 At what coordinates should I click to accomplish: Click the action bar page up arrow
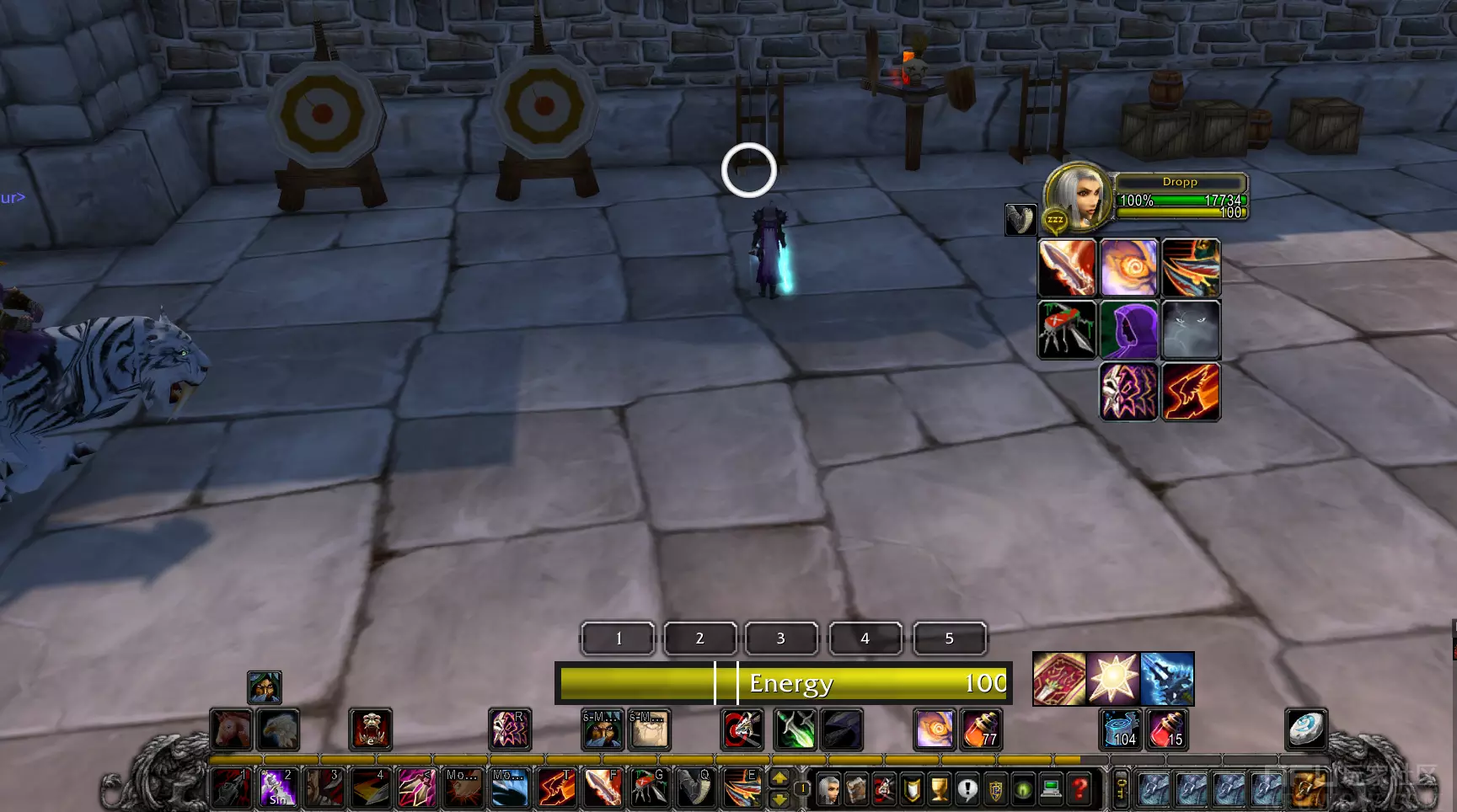point(780,778)
